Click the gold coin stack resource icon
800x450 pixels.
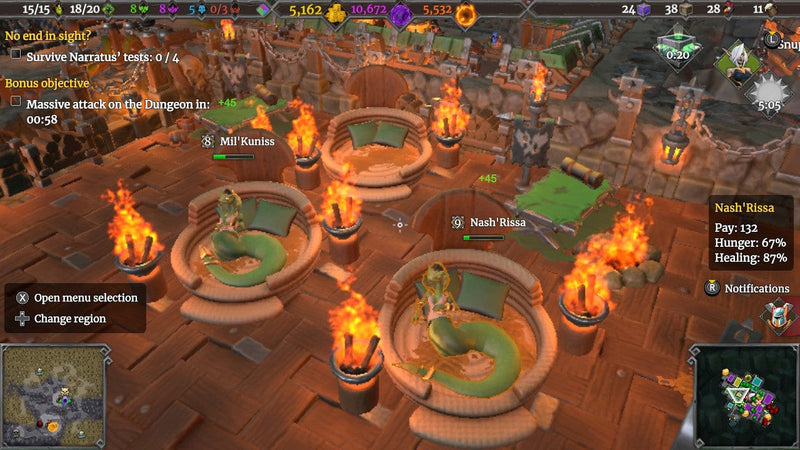click(336, 12)
